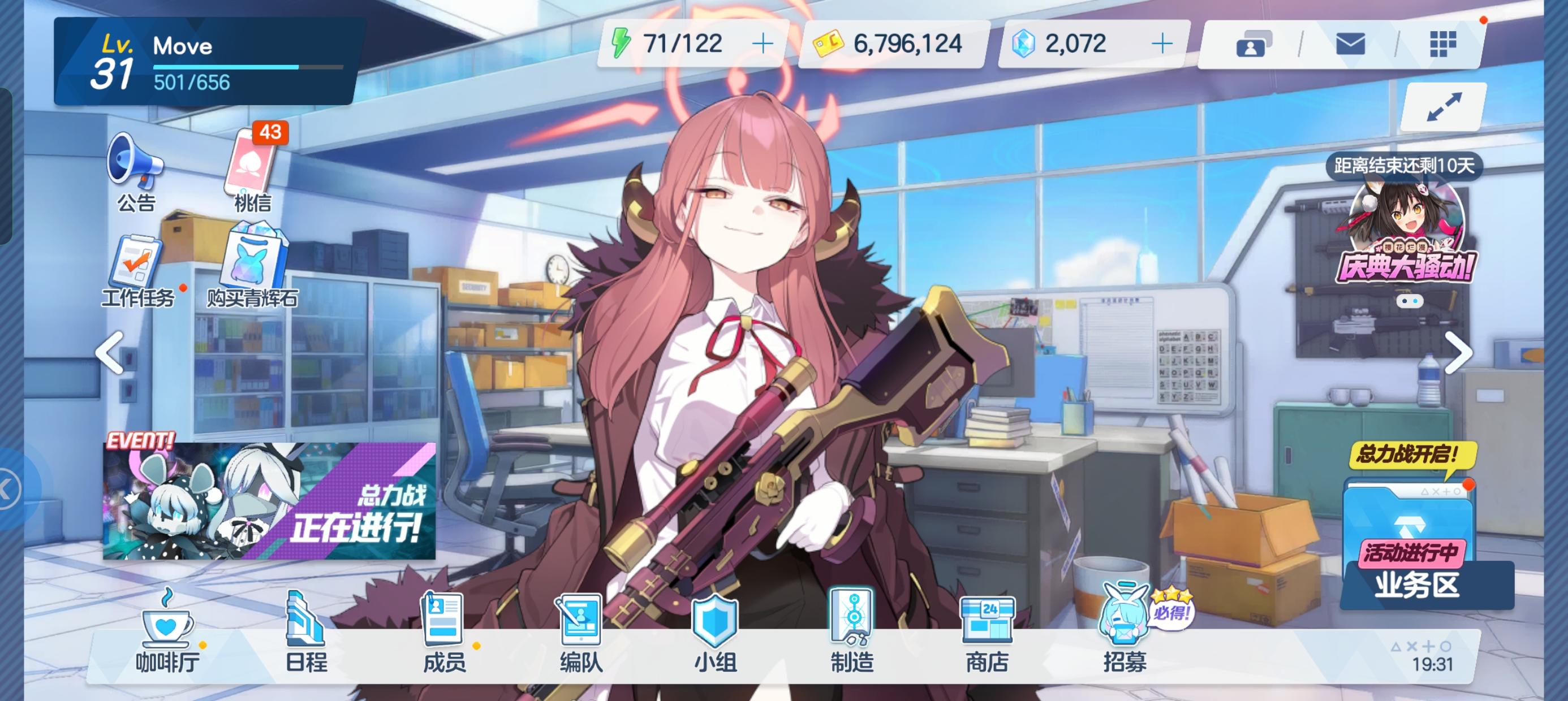Open the mail inbox envelope icon

click(x=1351, y=44)
